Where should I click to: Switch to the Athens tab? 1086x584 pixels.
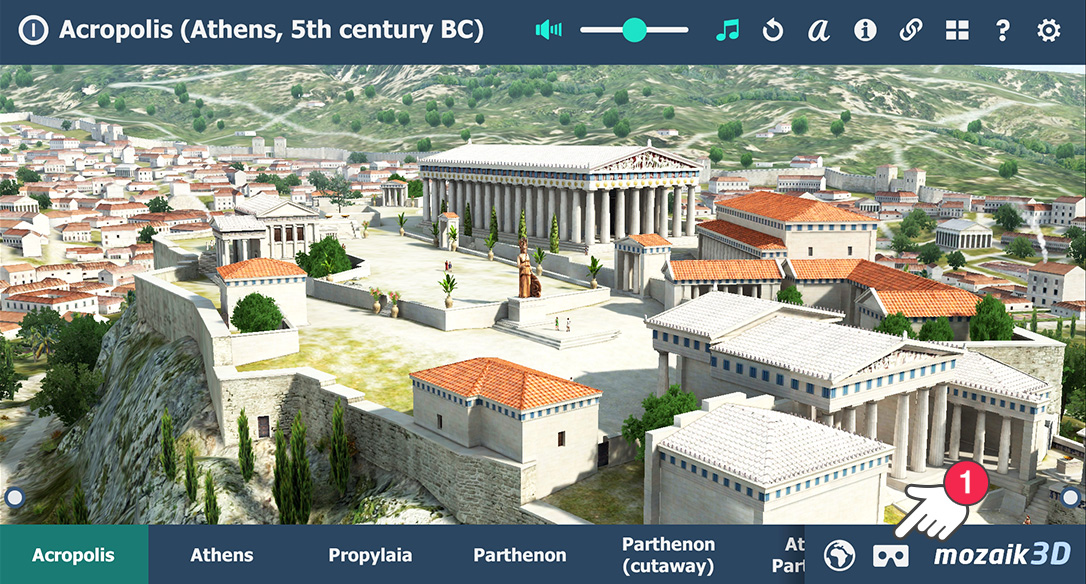(x=222, y=555)
